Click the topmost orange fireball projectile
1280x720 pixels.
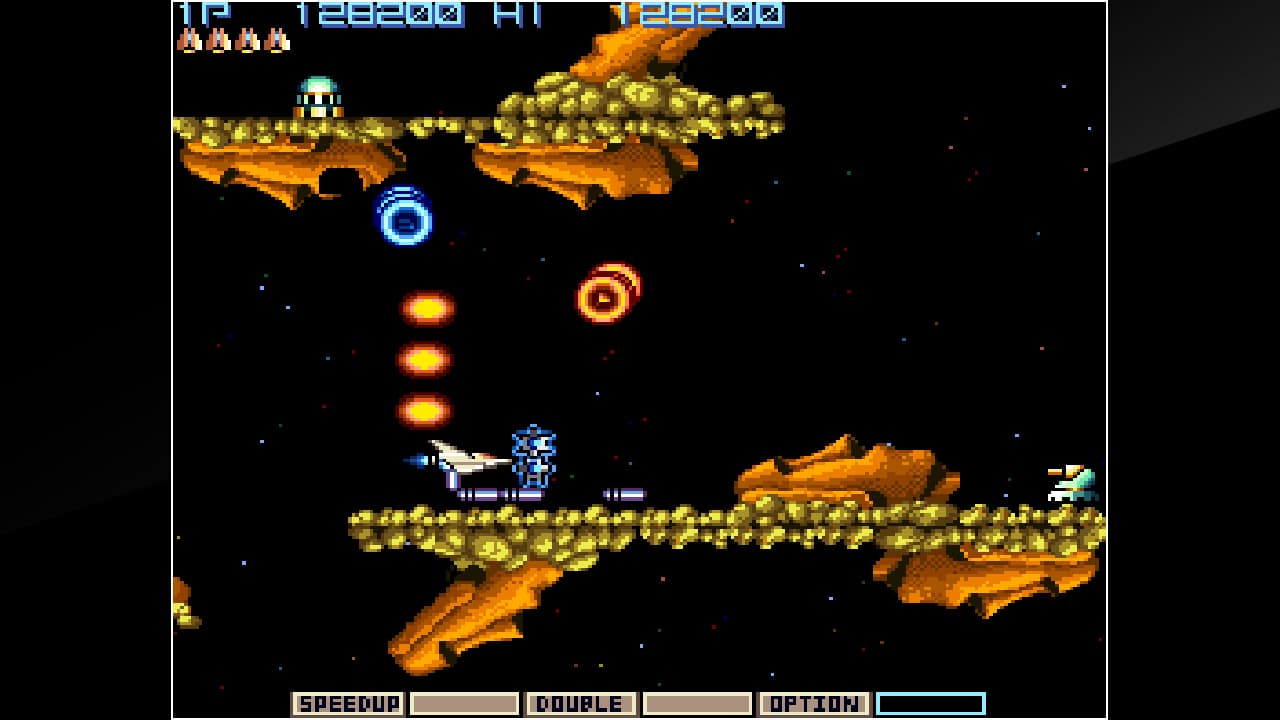point(425,310)
